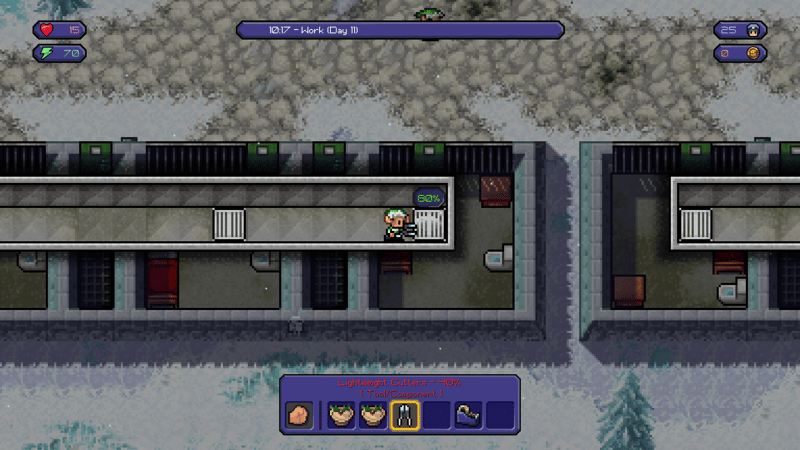Choose the blue item in the hotbar
The height and width of the screenshot is (450, 800).
tap(467, 414)
